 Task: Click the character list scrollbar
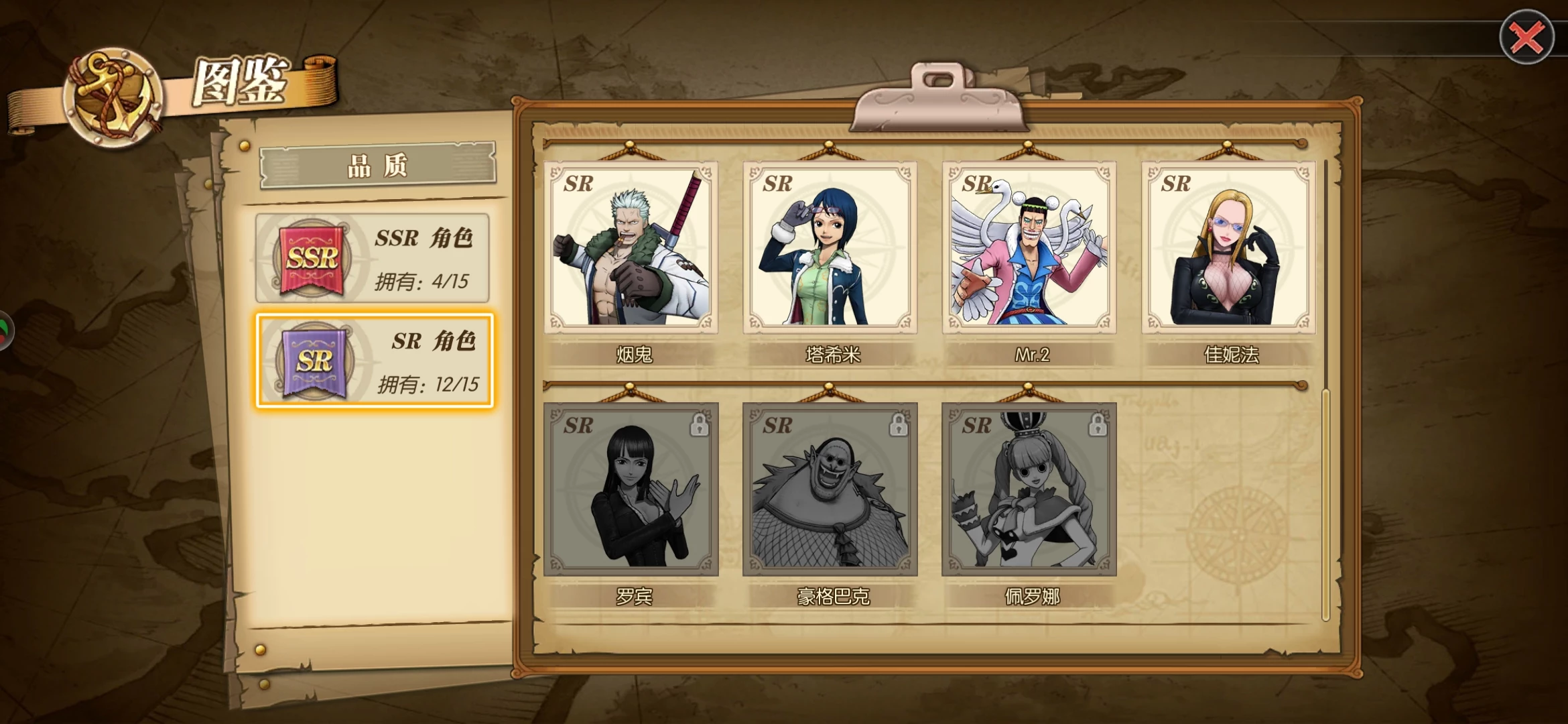pos(1325,503)
